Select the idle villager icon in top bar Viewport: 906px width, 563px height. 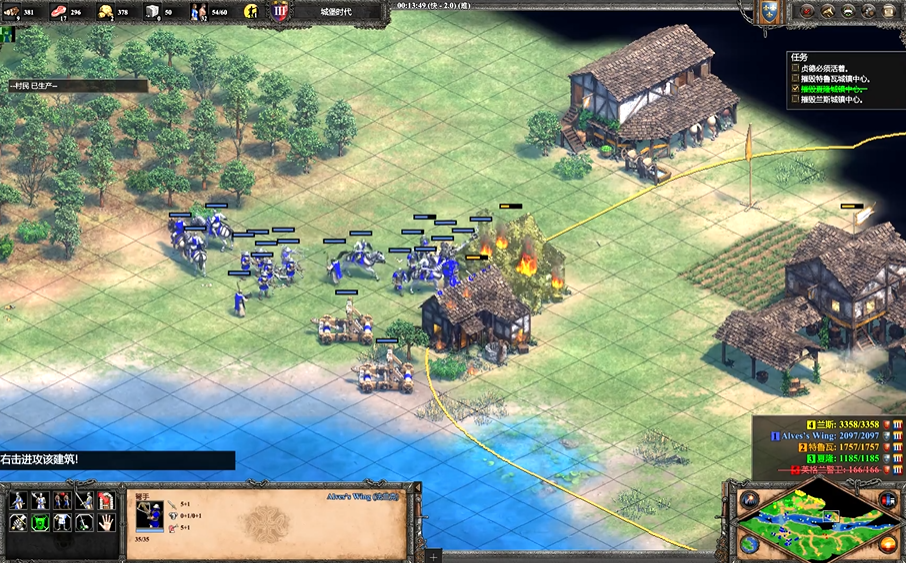click(252, 13)
